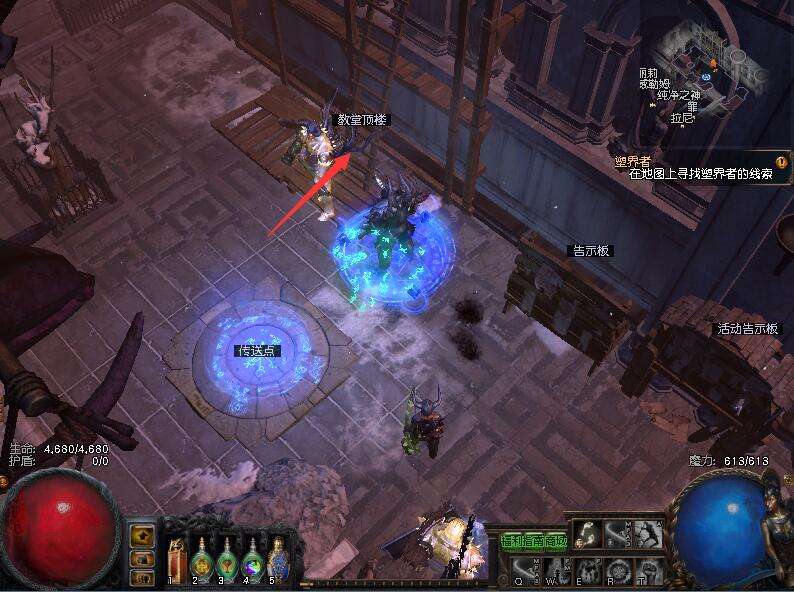The height and width of the screenshot is (592, 794).
Task: Use the rainbow-swirl flask in slot 4
Action: [x=252, y=561]
